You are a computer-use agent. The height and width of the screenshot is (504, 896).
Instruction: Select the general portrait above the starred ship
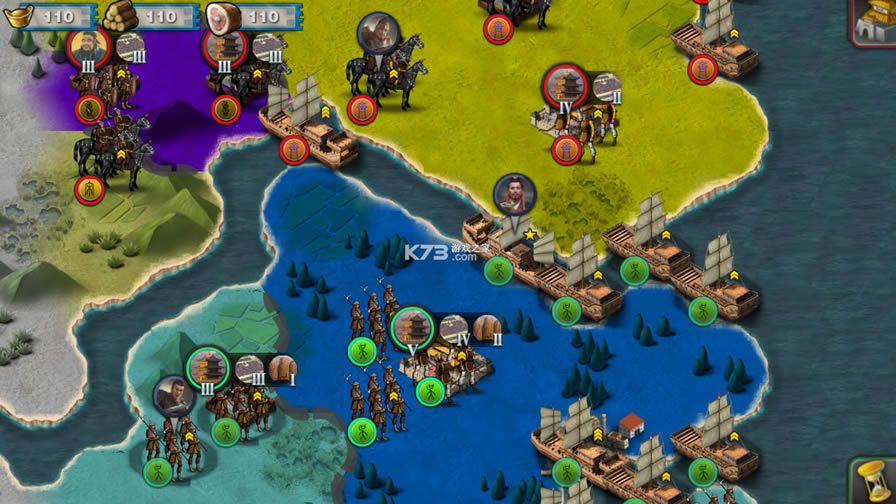[x=515, y=195]
